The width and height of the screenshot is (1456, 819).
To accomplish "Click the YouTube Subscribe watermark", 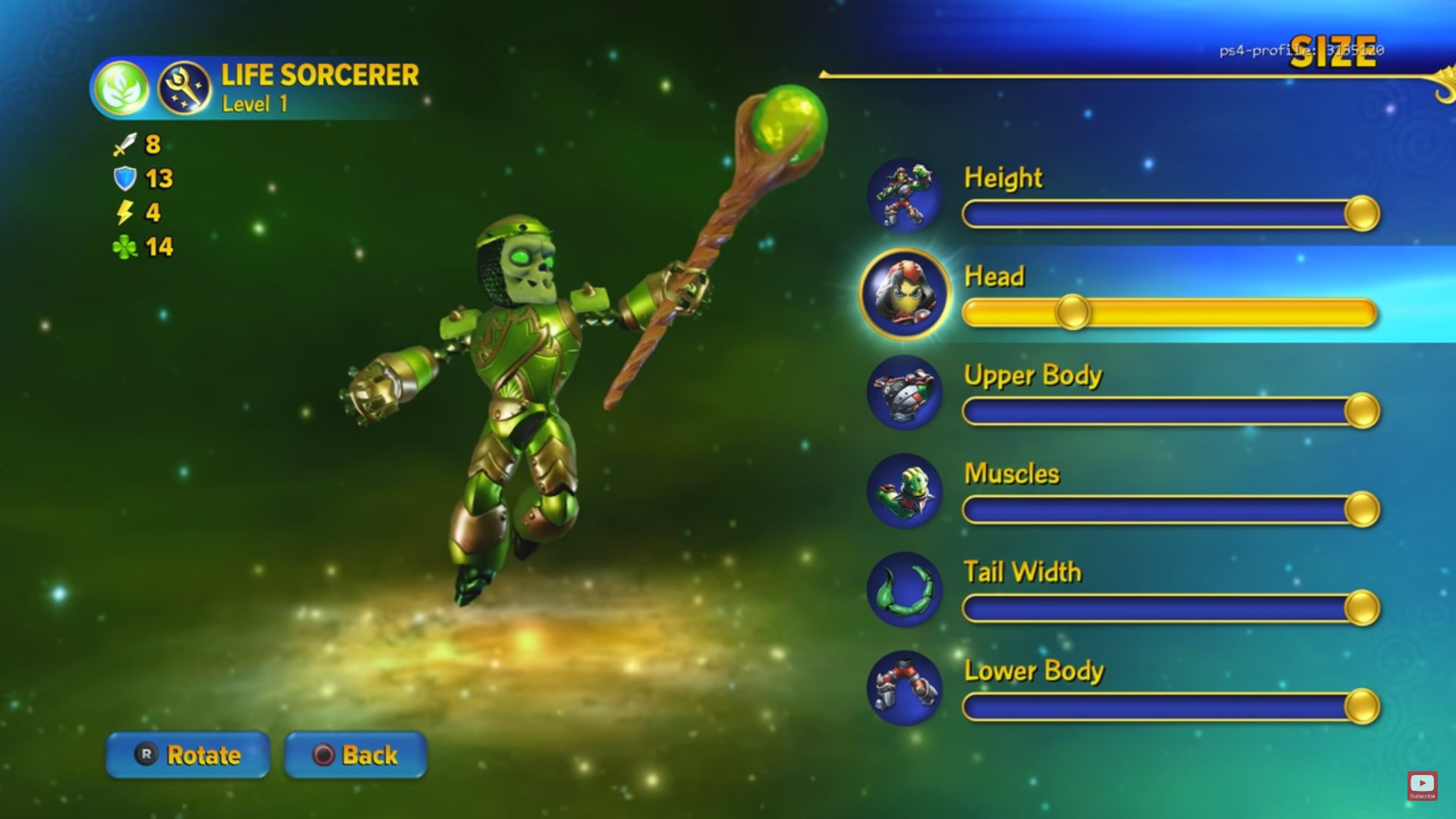I will click(x=1422, y=786).
